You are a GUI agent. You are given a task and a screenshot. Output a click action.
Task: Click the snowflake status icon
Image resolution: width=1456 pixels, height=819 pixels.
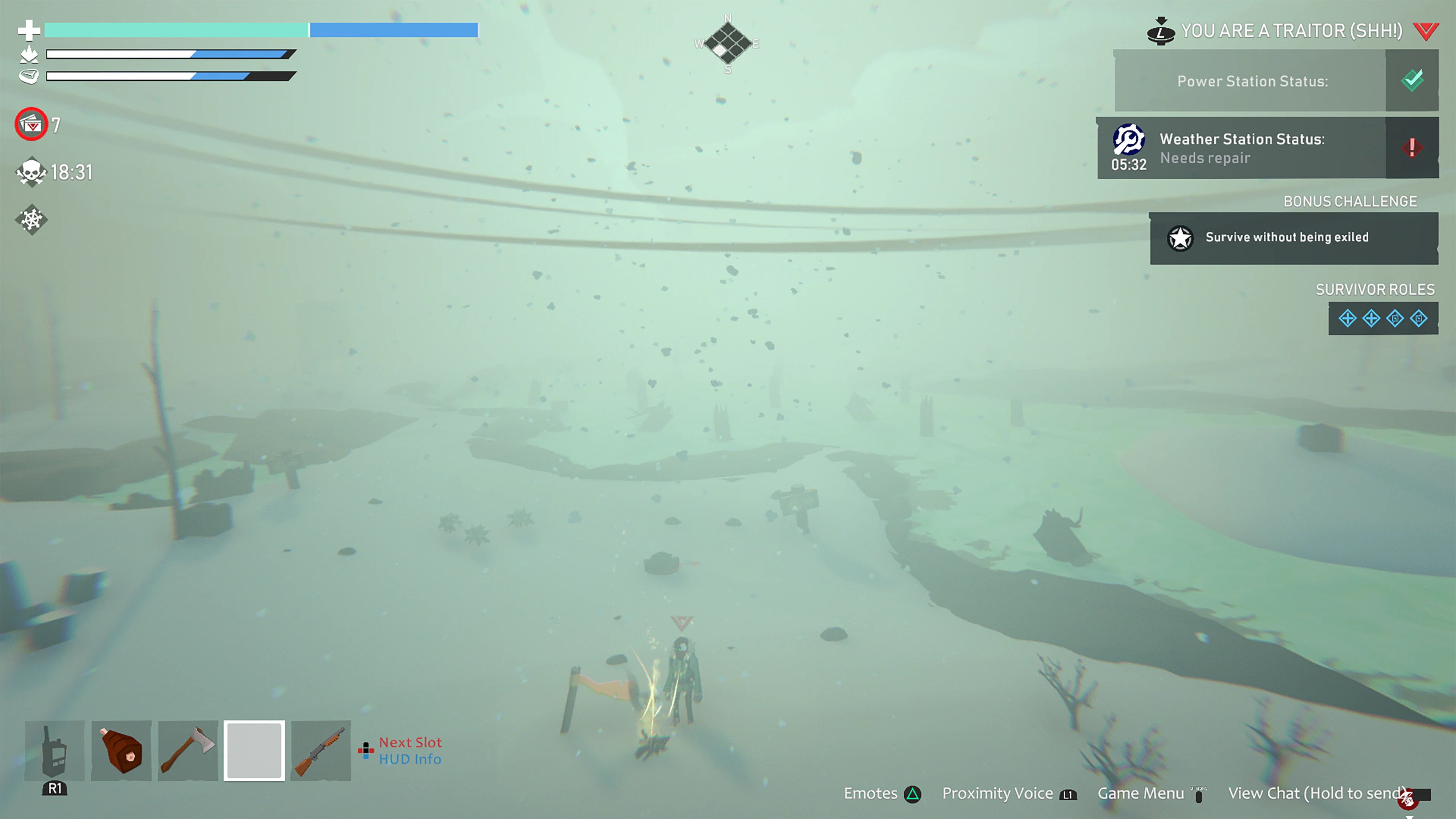coord(31,220)
